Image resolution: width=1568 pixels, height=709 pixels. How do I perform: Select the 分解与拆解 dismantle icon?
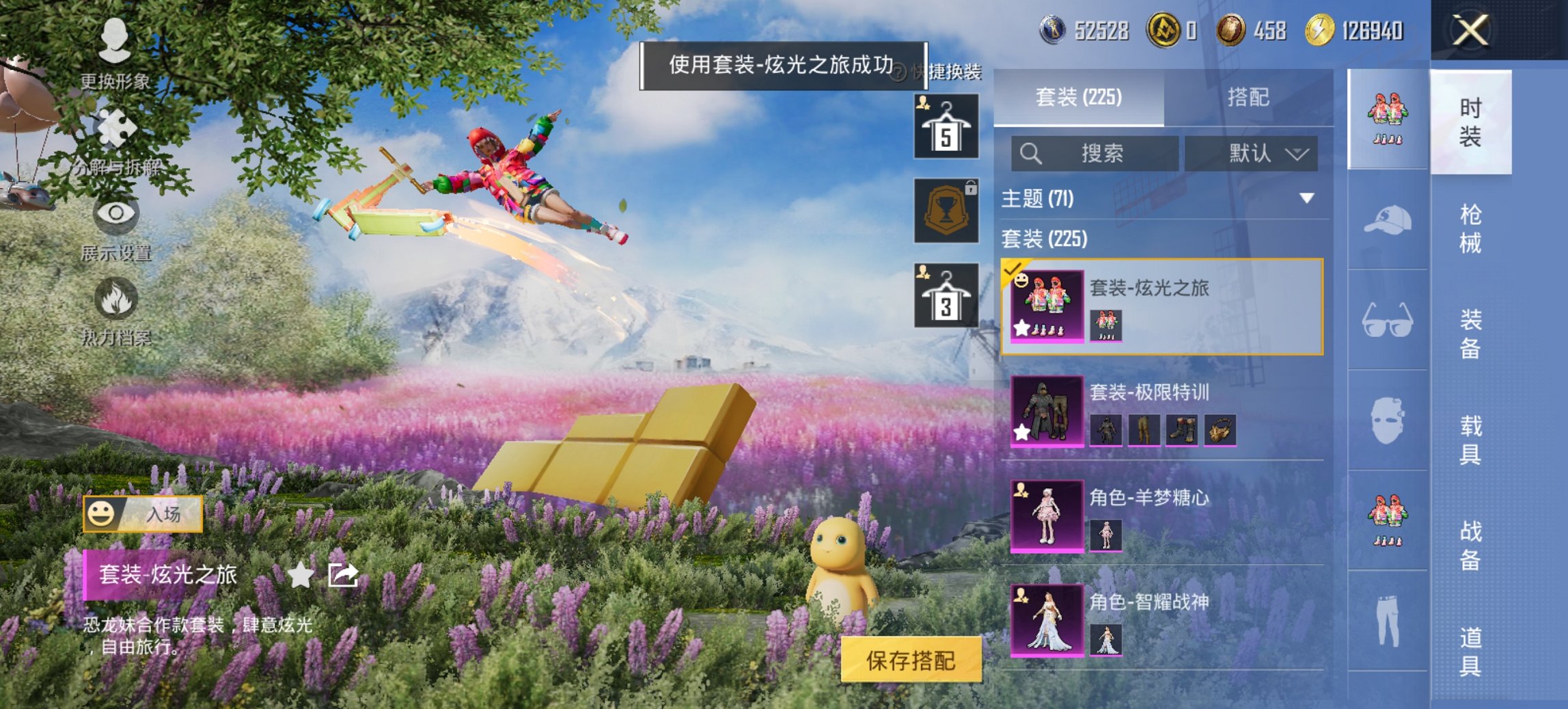tap(115, 126)
